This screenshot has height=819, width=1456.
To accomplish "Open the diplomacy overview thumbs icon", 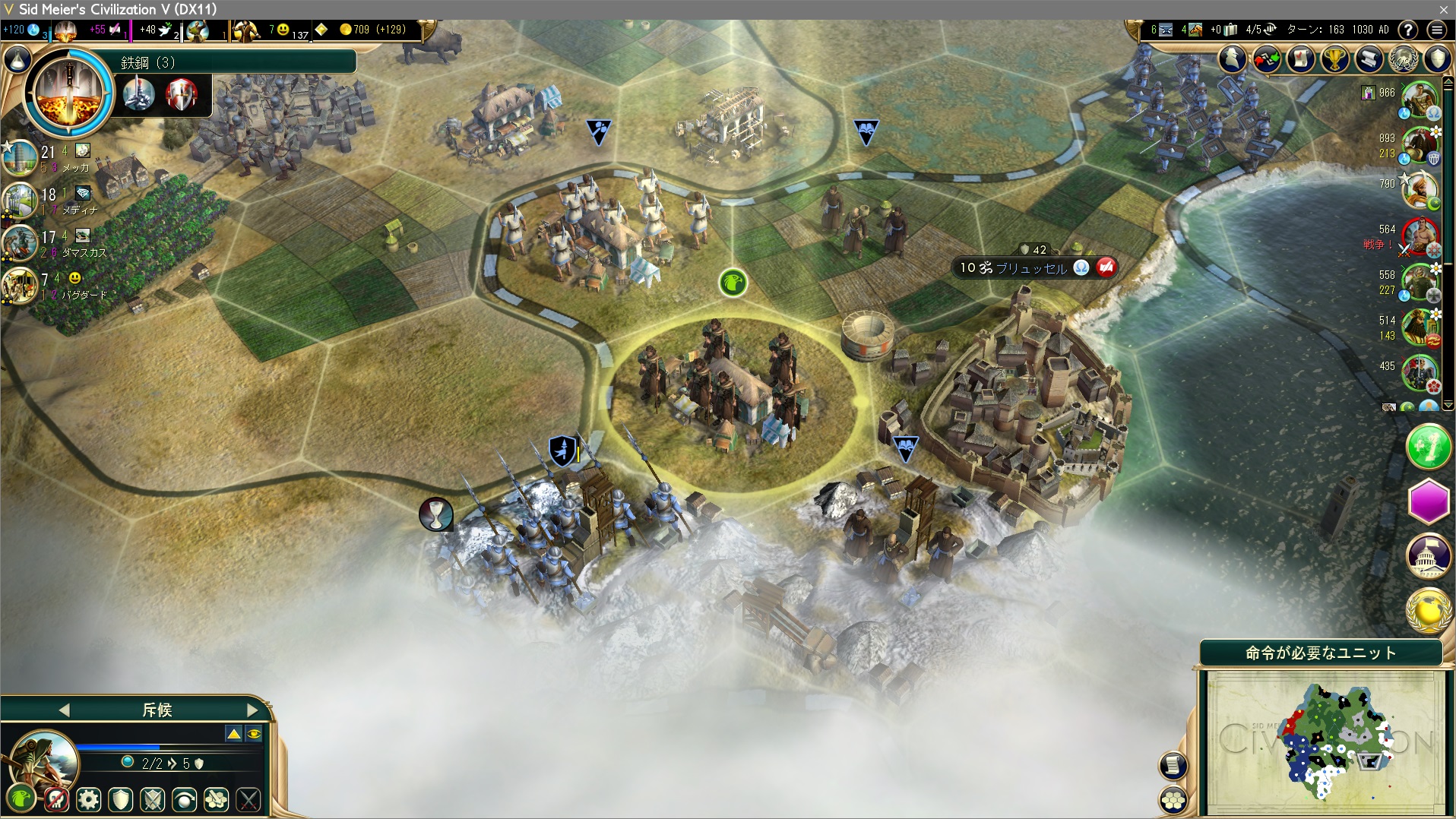I will click(x=1266, y=59).
